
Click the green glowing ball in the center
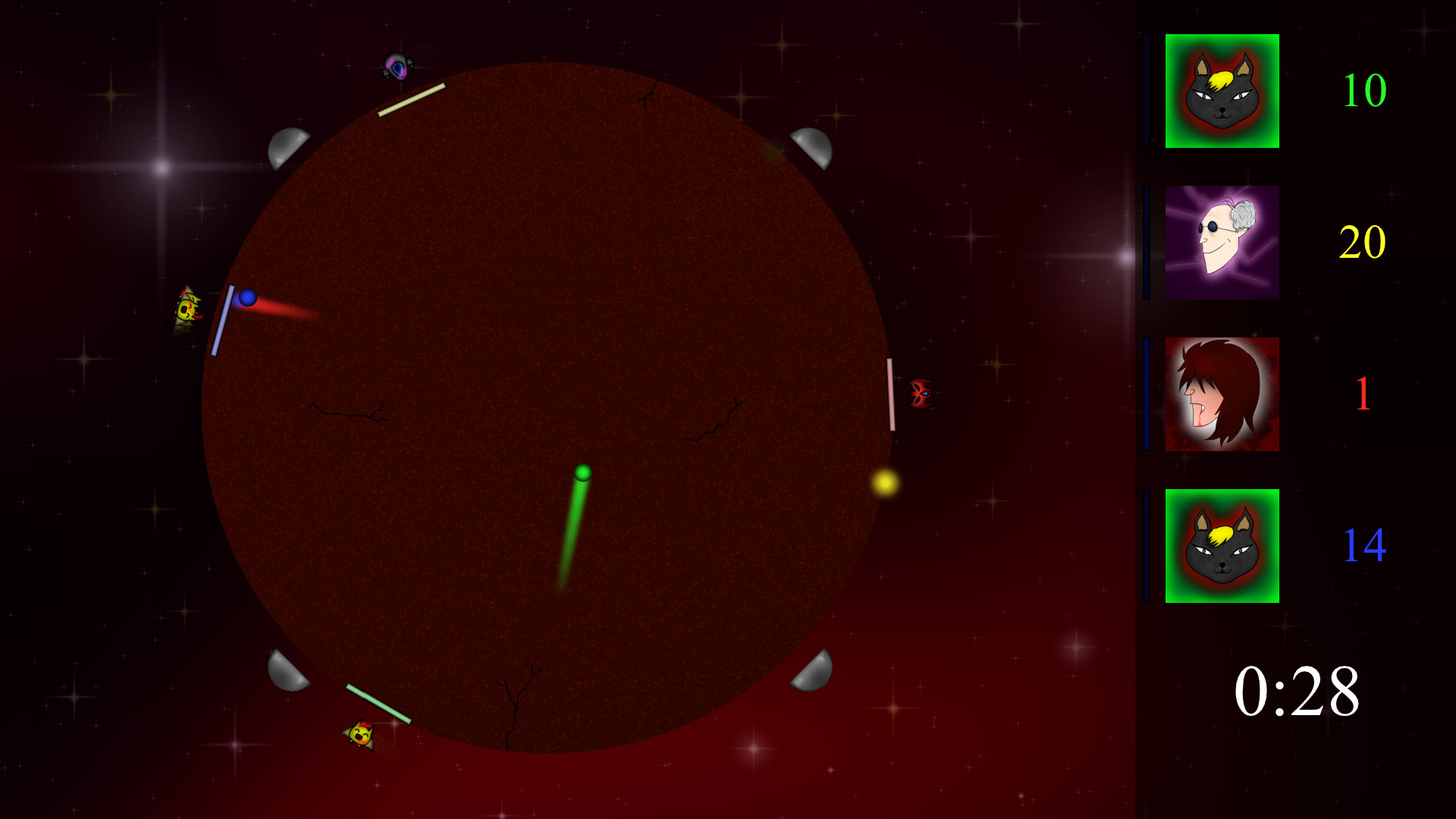pos(582,474)
